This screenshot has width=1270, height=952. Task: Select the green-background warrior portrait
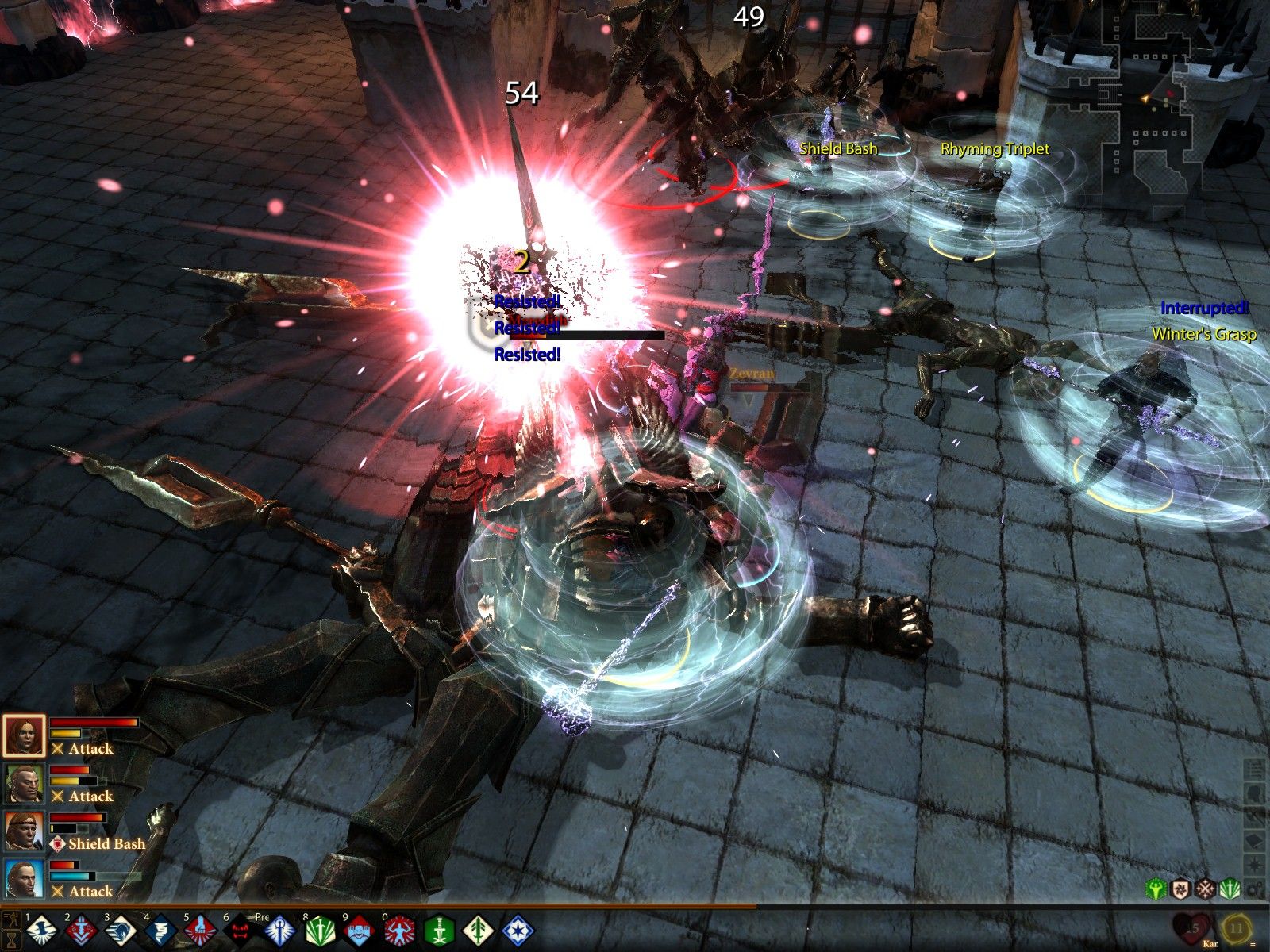[x=24, y=784]
